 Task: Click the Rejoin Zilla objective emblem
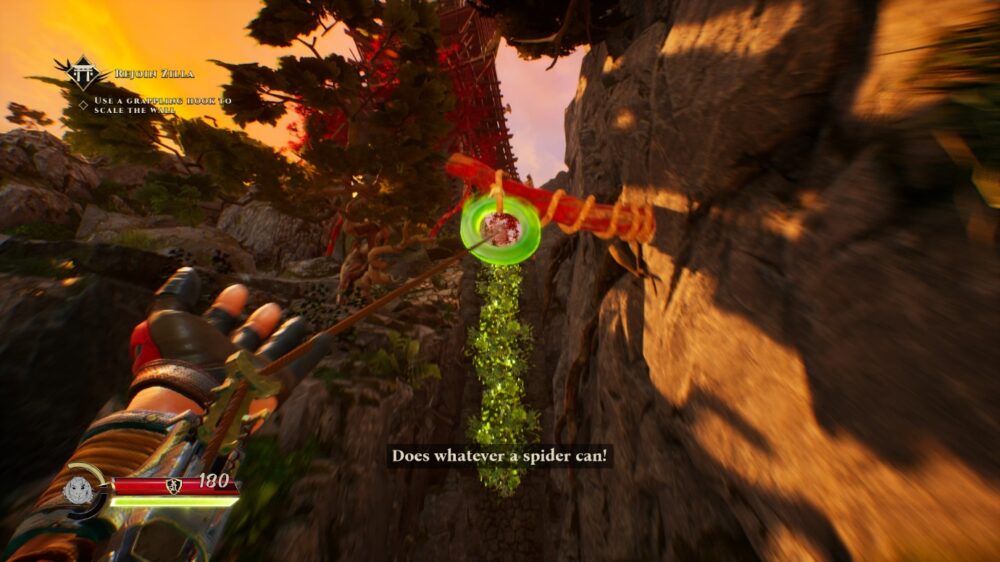coord(84,73)
